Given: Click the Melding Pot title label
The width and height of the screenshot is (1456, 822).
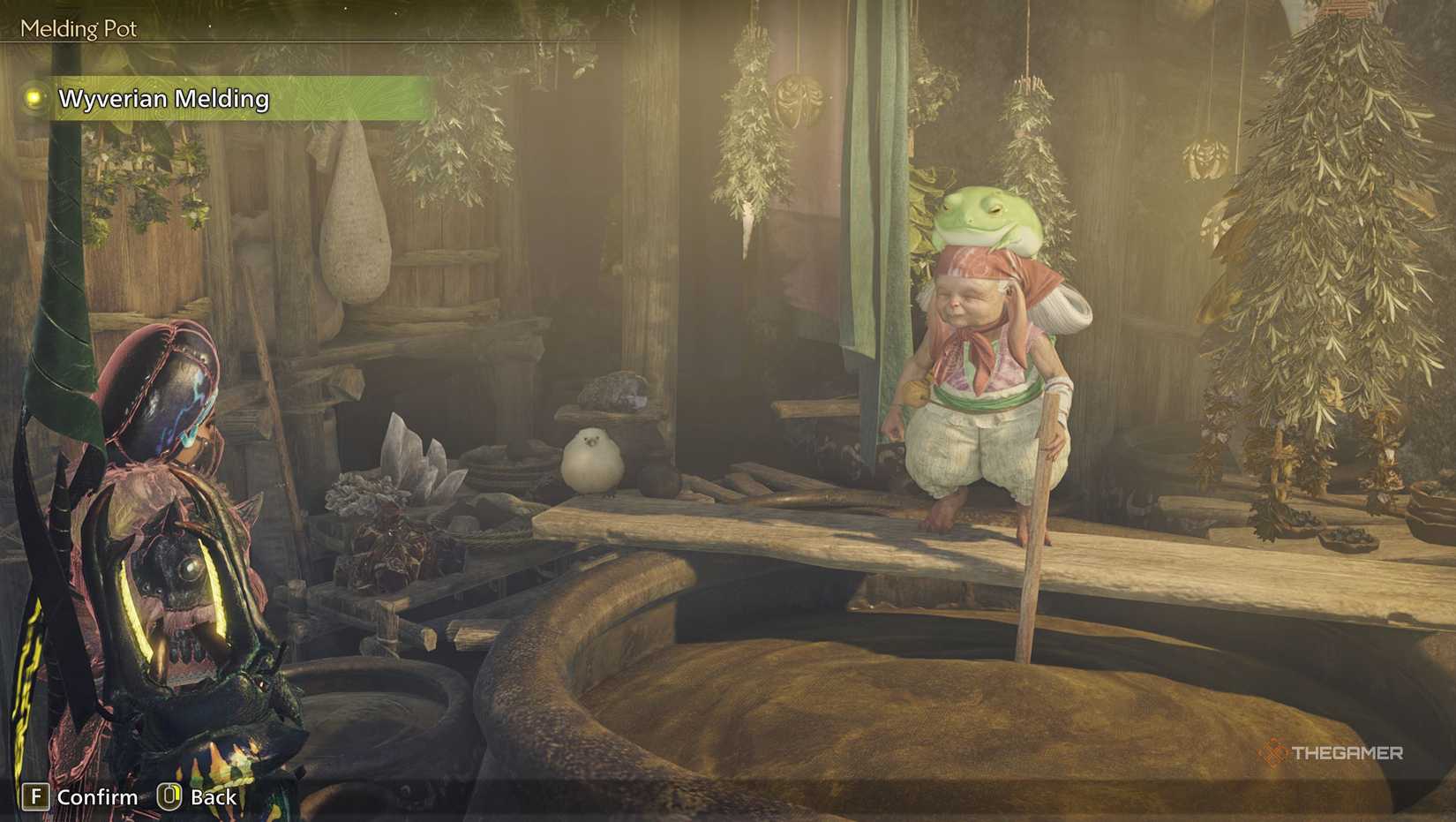Looking at the screenshot, I should pyautogui.click(x=78, y=29).
